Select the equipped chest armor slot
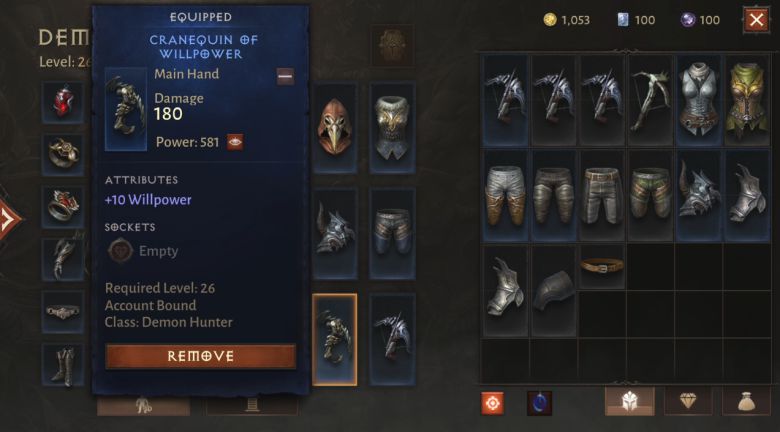 click(393, 127)
